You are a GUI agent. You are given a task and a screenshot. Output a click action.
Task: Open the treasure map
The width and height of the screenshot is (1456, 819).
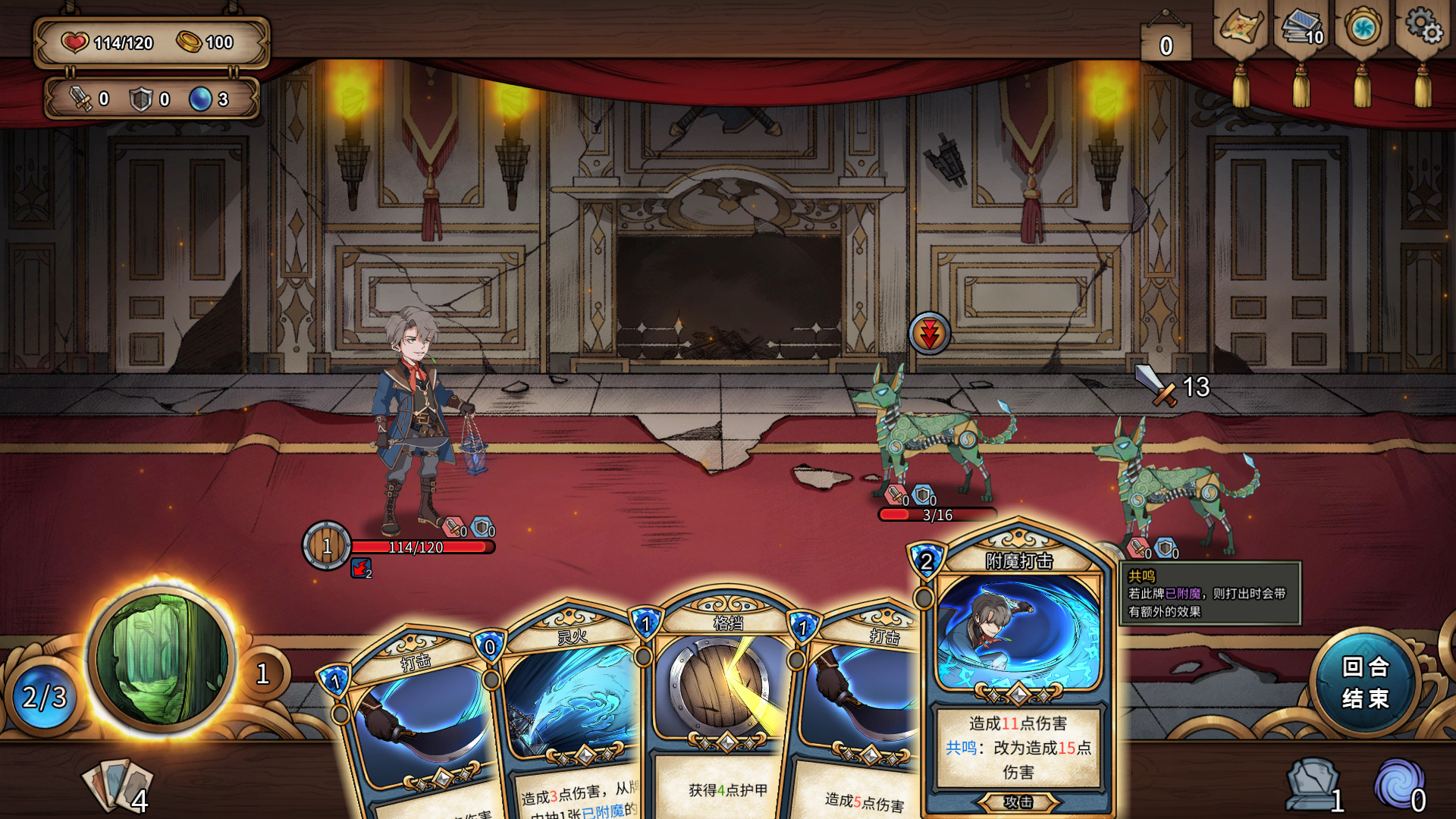click(1241, 29)
